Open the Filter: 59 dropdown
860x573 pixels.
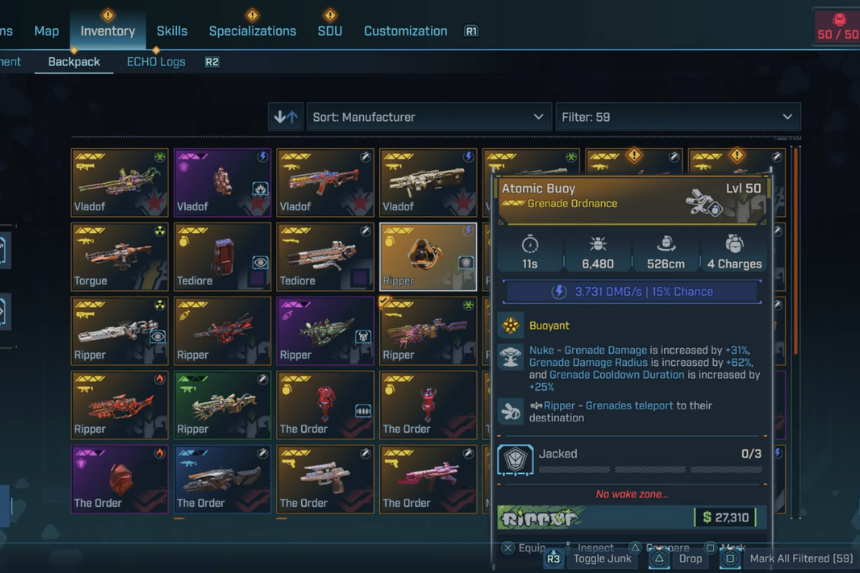point(678,117)
